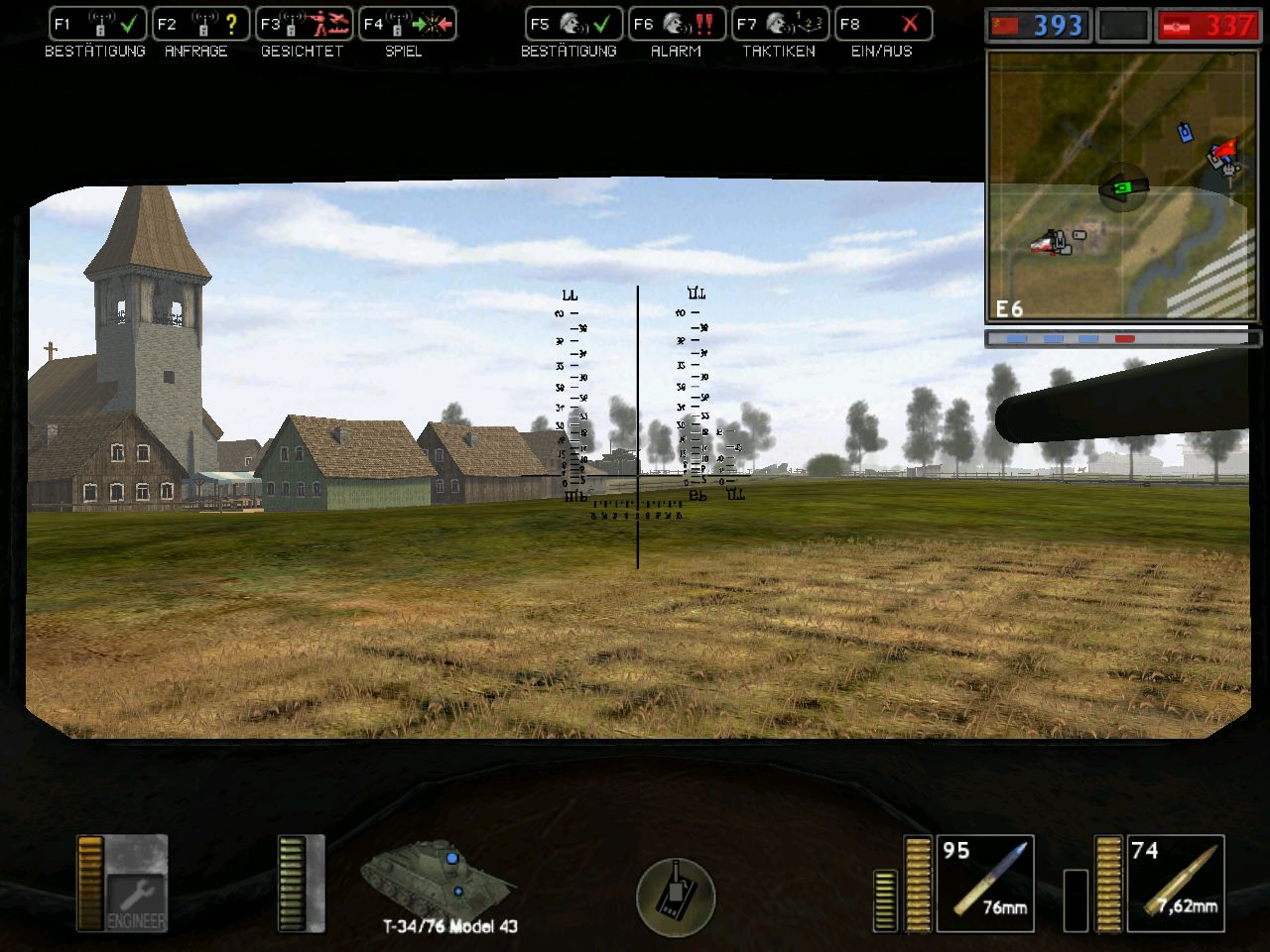Click the battlefield minimap
Viewport: 1270px width, 952px height.
click(1121, 186)
